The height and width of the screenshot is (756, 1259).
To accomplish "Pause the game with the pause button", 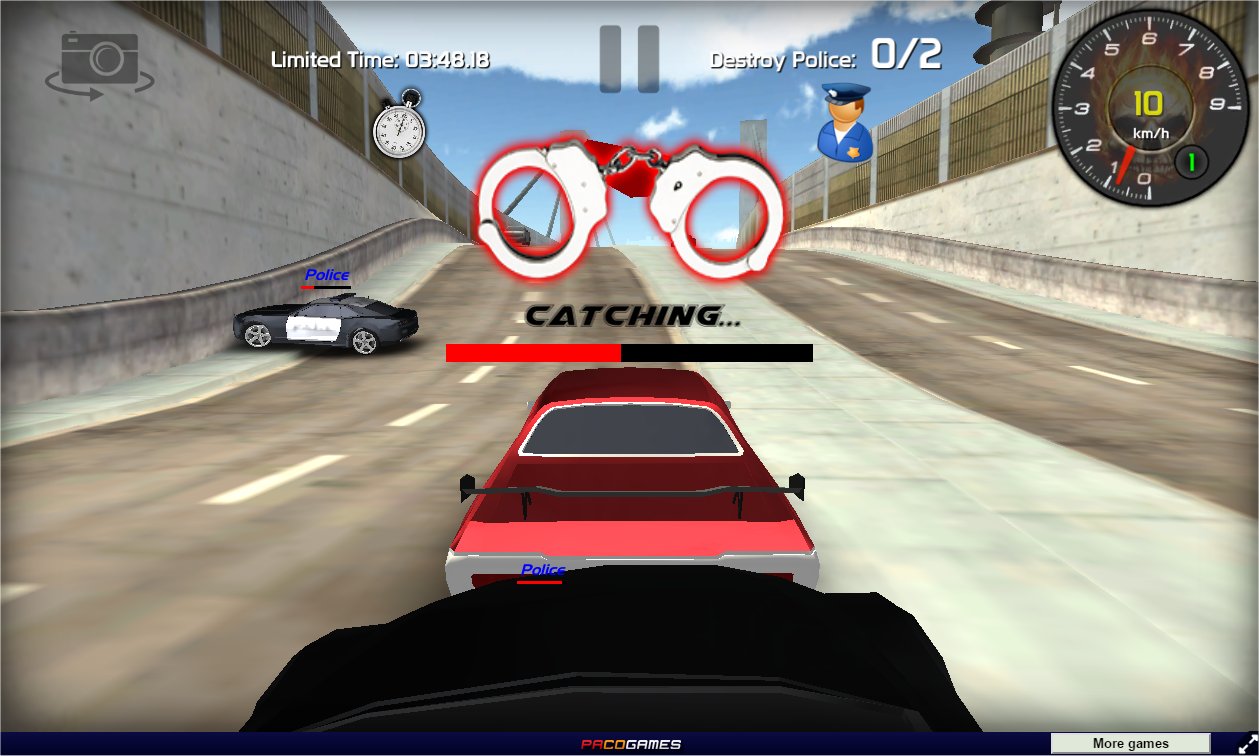I will [x=629, y=59].
